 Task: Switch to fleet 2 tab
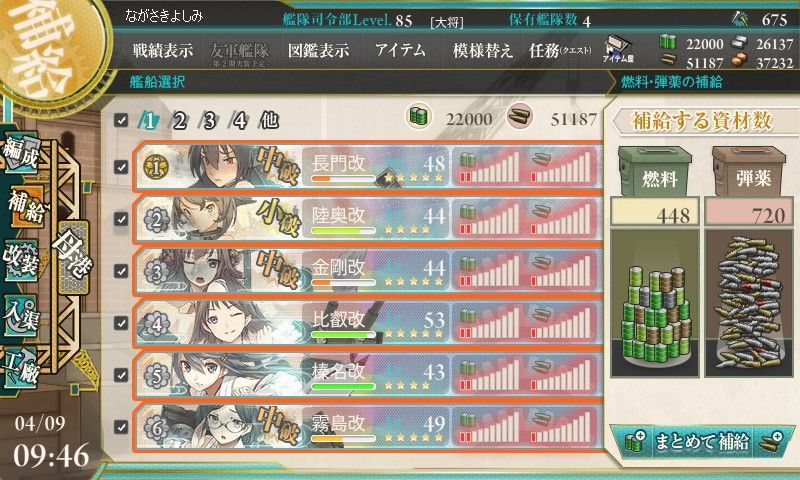tap(180, 120)
